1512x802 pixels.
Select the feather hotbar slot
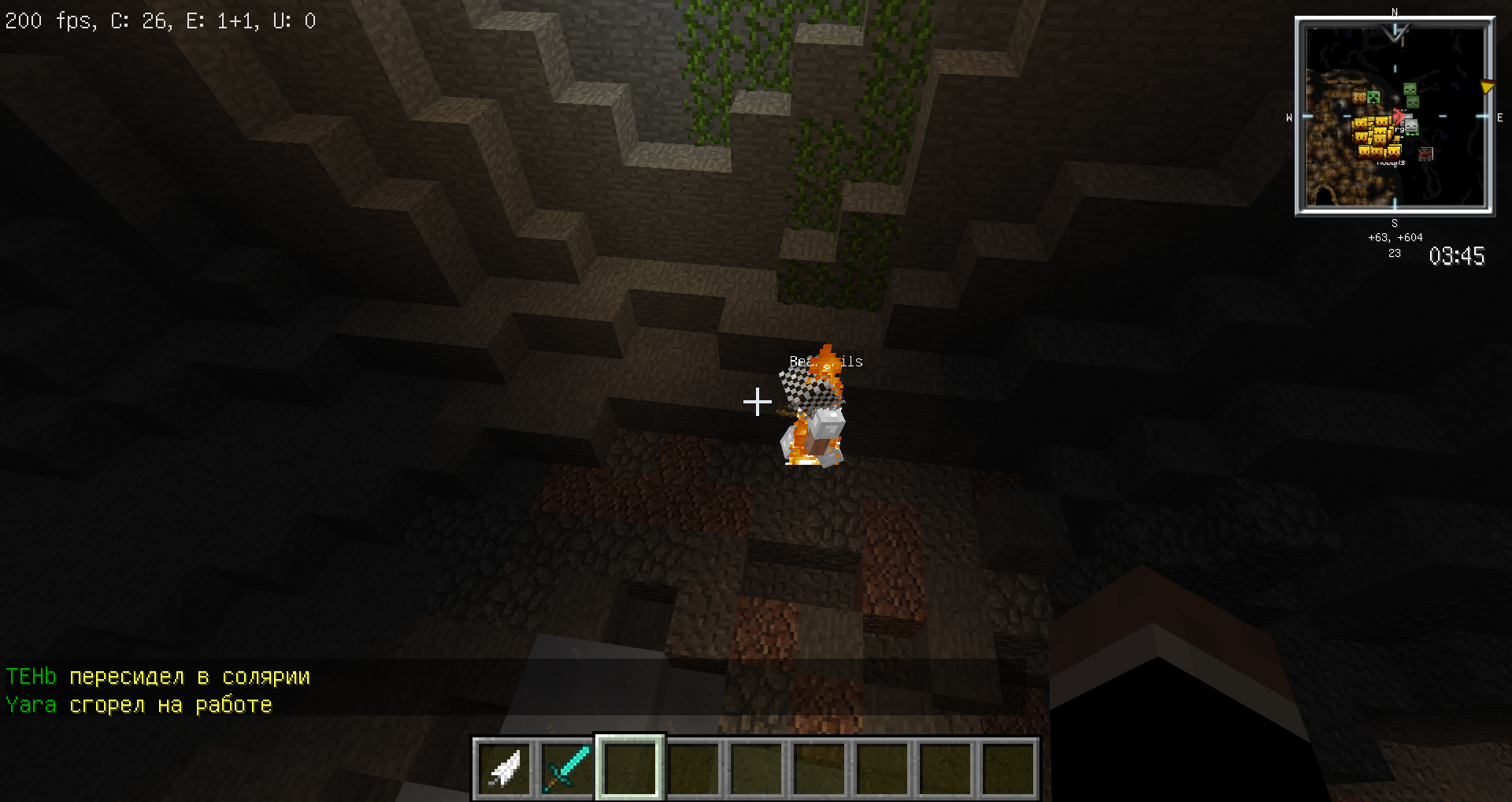(504, 768)
